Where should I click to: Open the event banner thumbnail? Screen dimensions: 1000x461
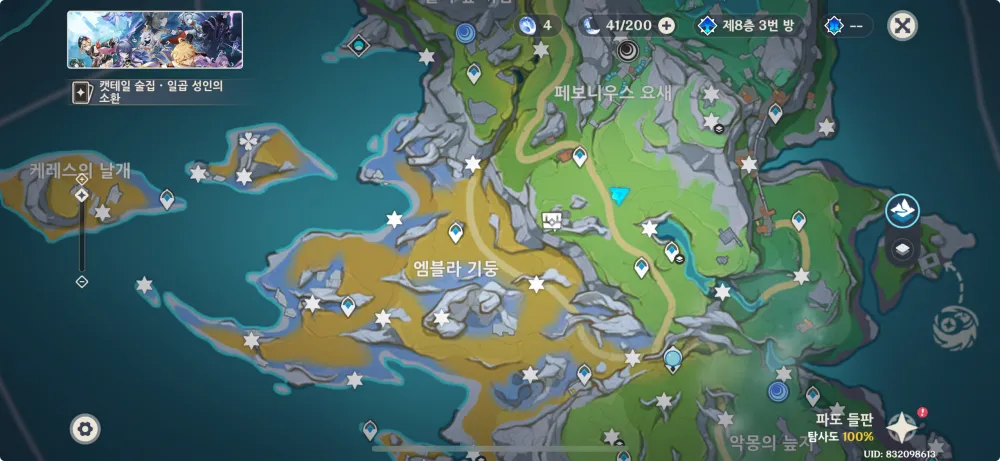click(155, 40)
